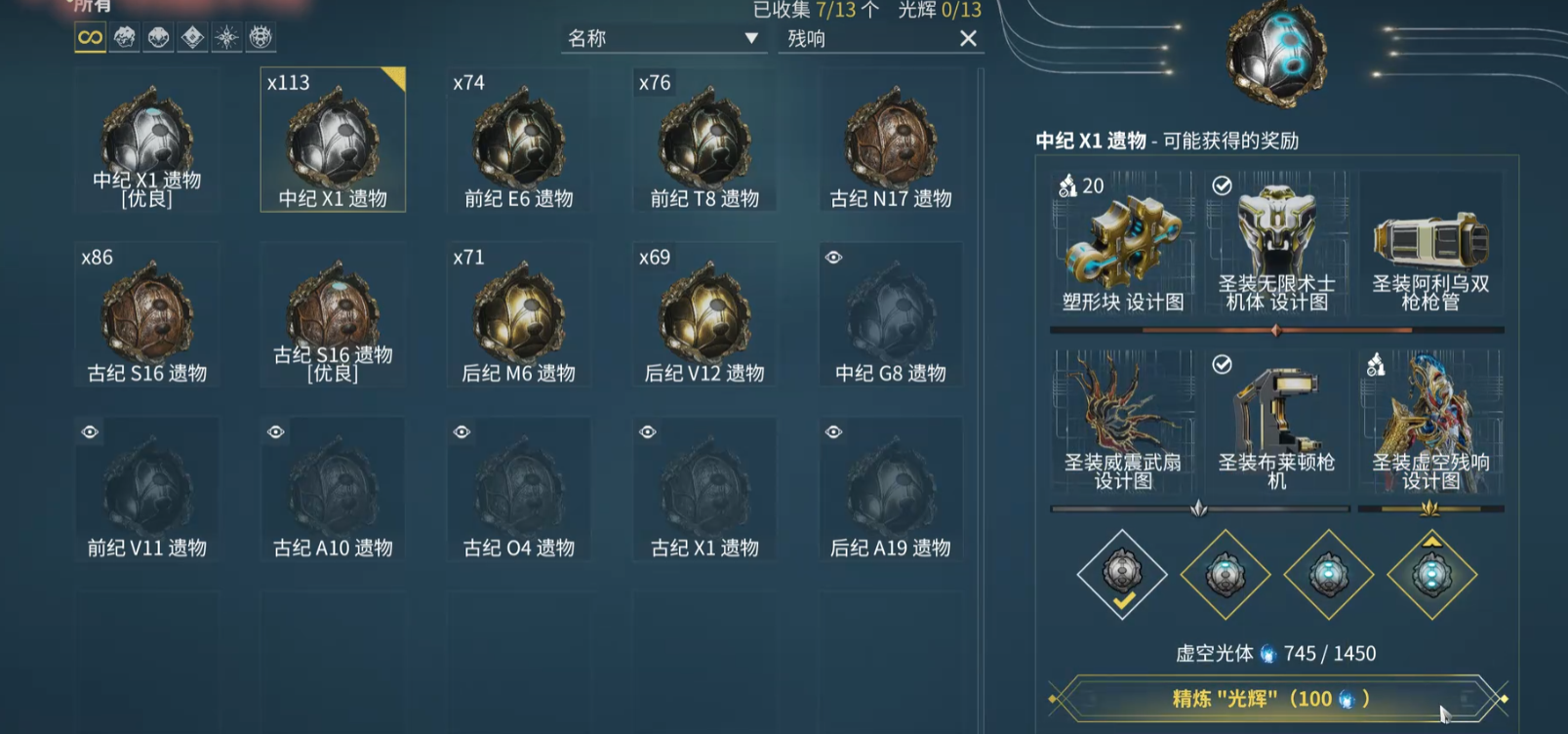This screenshot has height=734, width=1568.
Task: Select the 古纪 O4 遗物 relic
Action: click(x=519, y=490)
